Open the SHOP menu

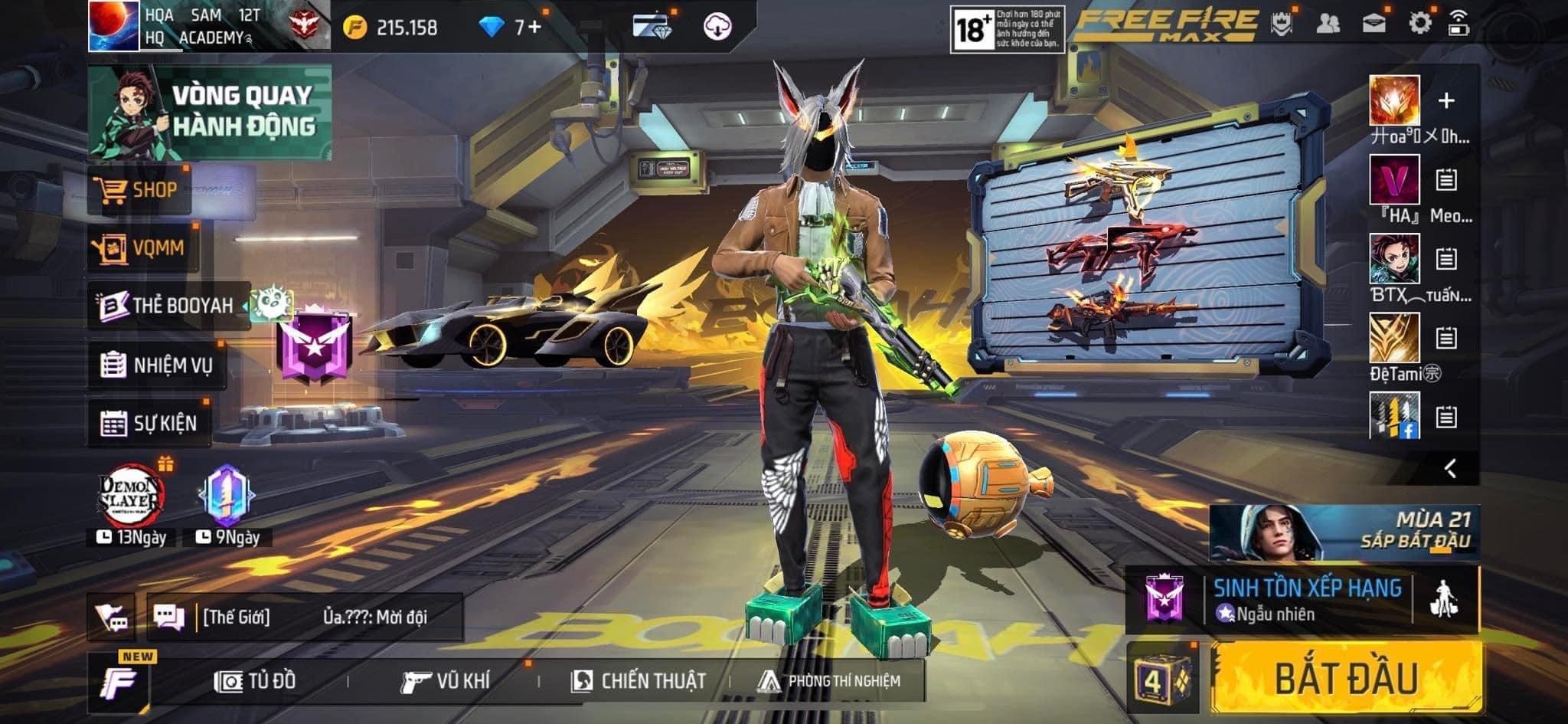(138, 190)
